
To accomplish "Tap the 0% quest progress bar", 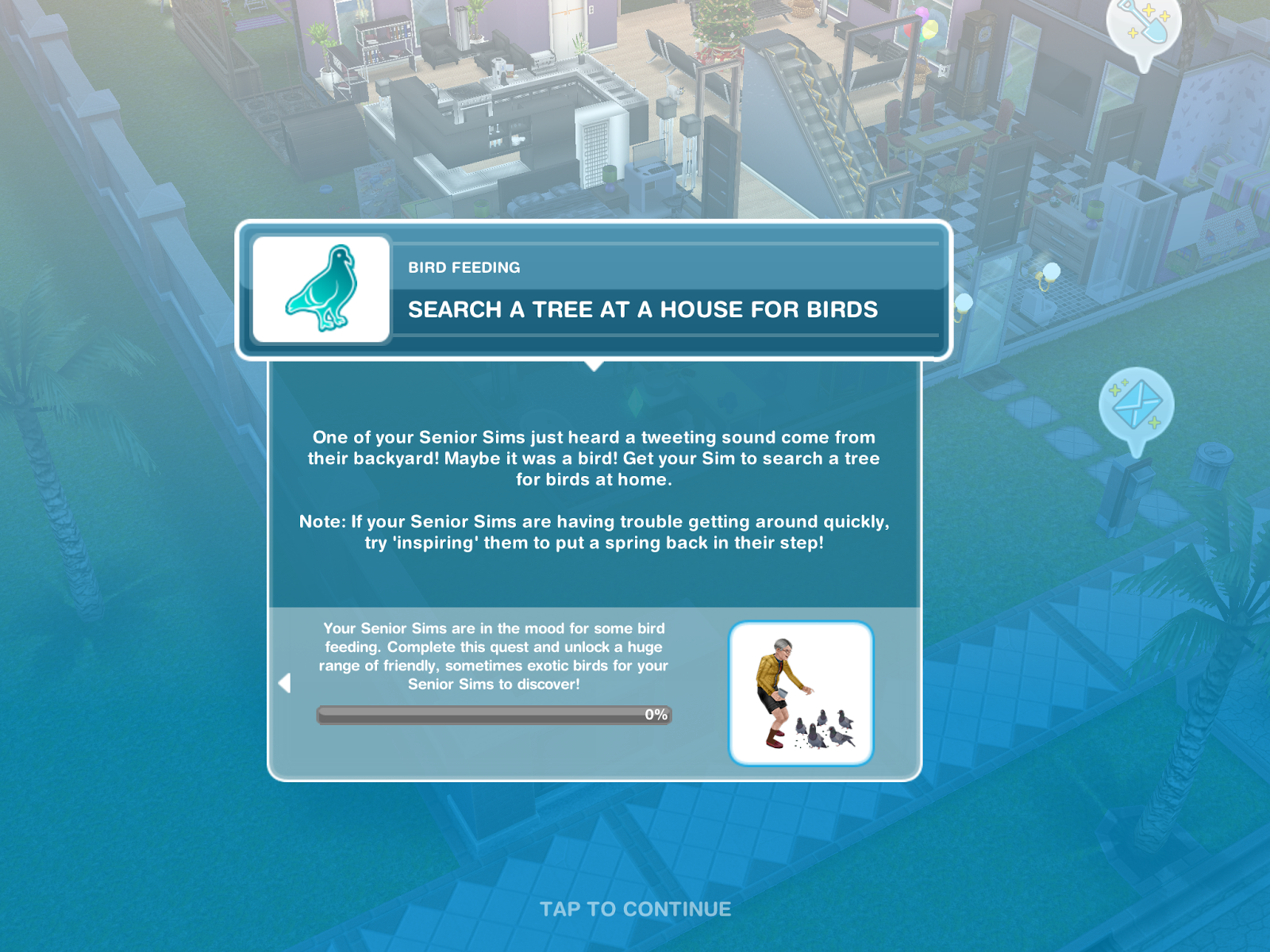I will coord(492,716).
